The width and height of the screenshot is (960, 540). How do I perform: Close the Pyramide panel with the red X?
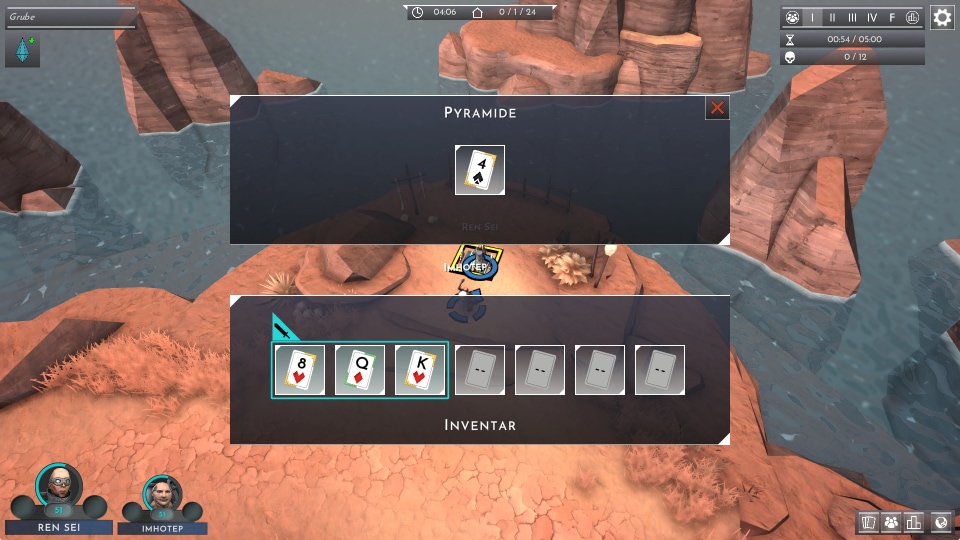tap(717, 108)
